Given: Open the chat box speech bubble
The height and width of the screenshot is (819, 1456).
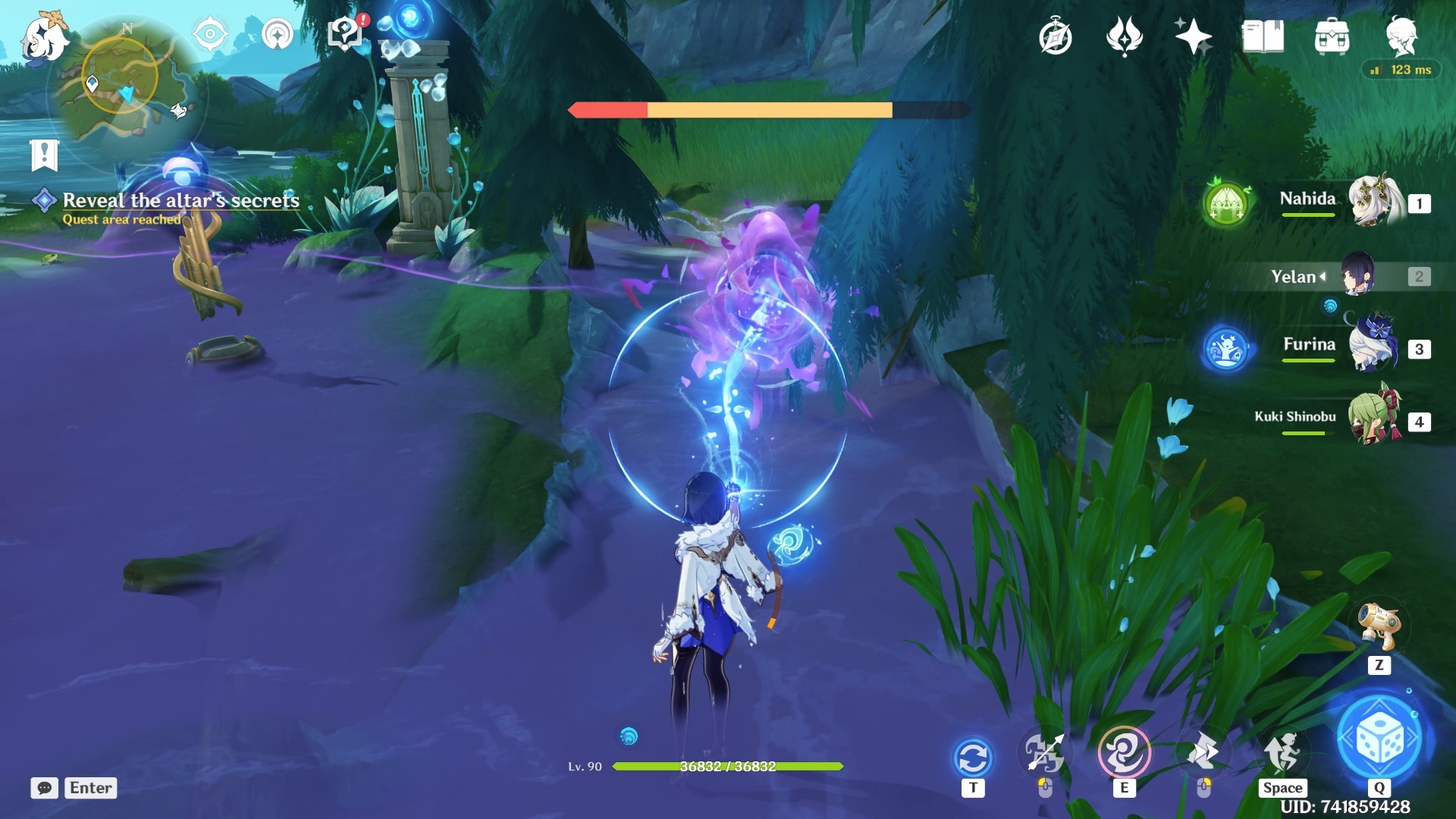Looking at the screenshot, I should [45, 788].
